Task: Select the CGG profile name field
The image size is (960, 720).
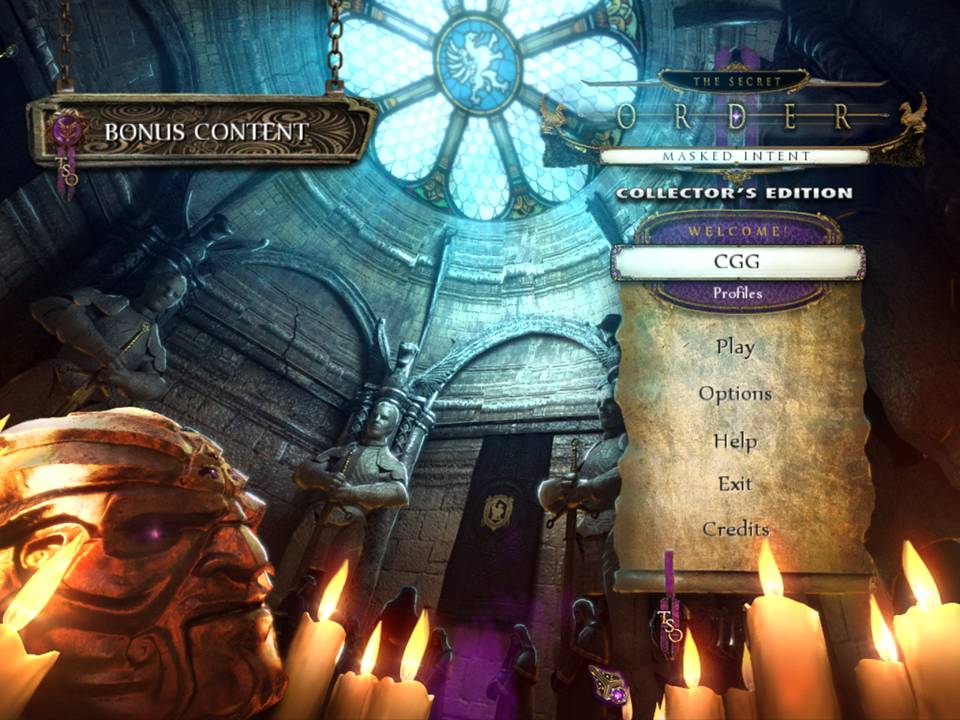Action: tap(738, 262)
